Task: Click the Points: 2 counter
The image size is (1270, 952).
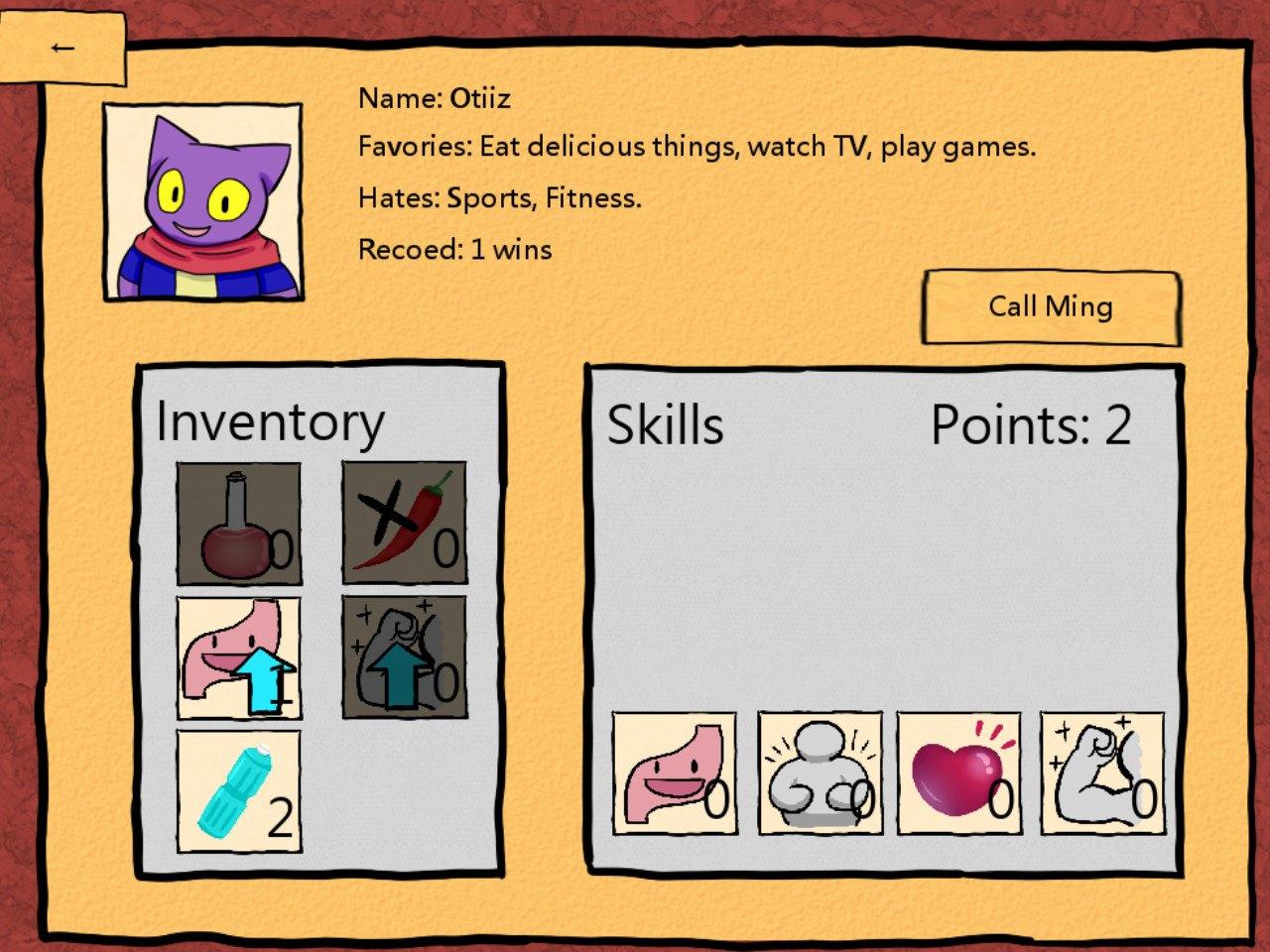Action: (x=1030, y=424)
